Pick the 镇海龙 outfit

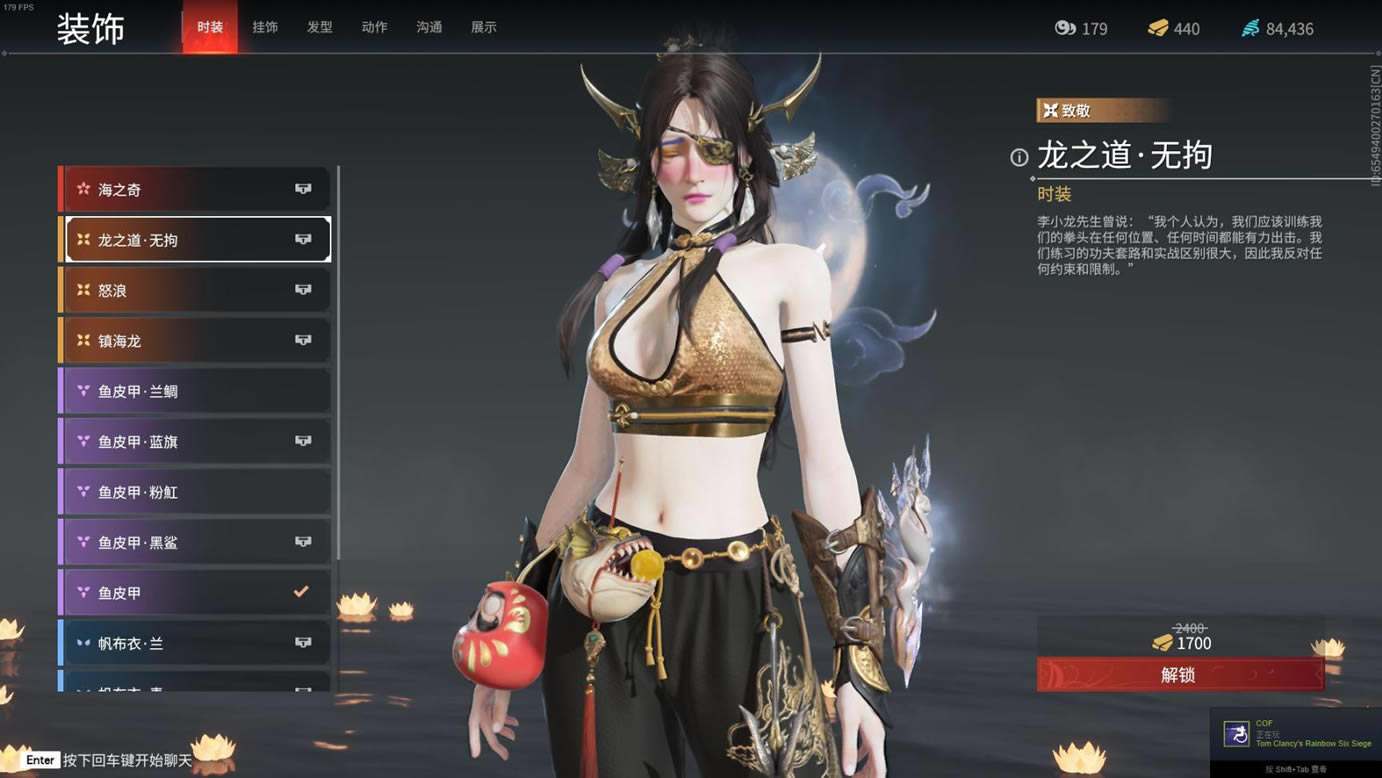pyautogui.click(x=197, y=341)
